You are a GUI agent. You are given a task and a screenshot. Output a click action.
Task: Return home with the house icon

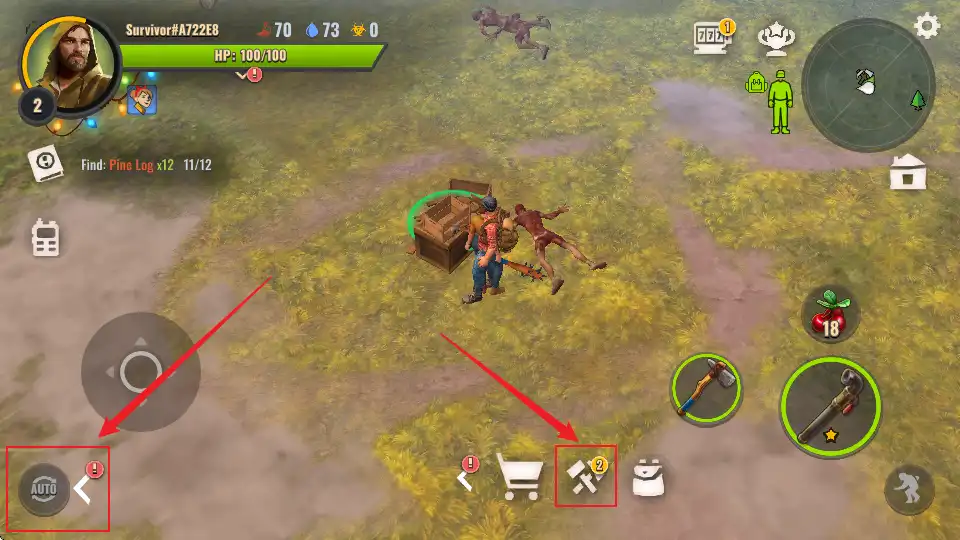pyautogui.click(x=909, y=174)
